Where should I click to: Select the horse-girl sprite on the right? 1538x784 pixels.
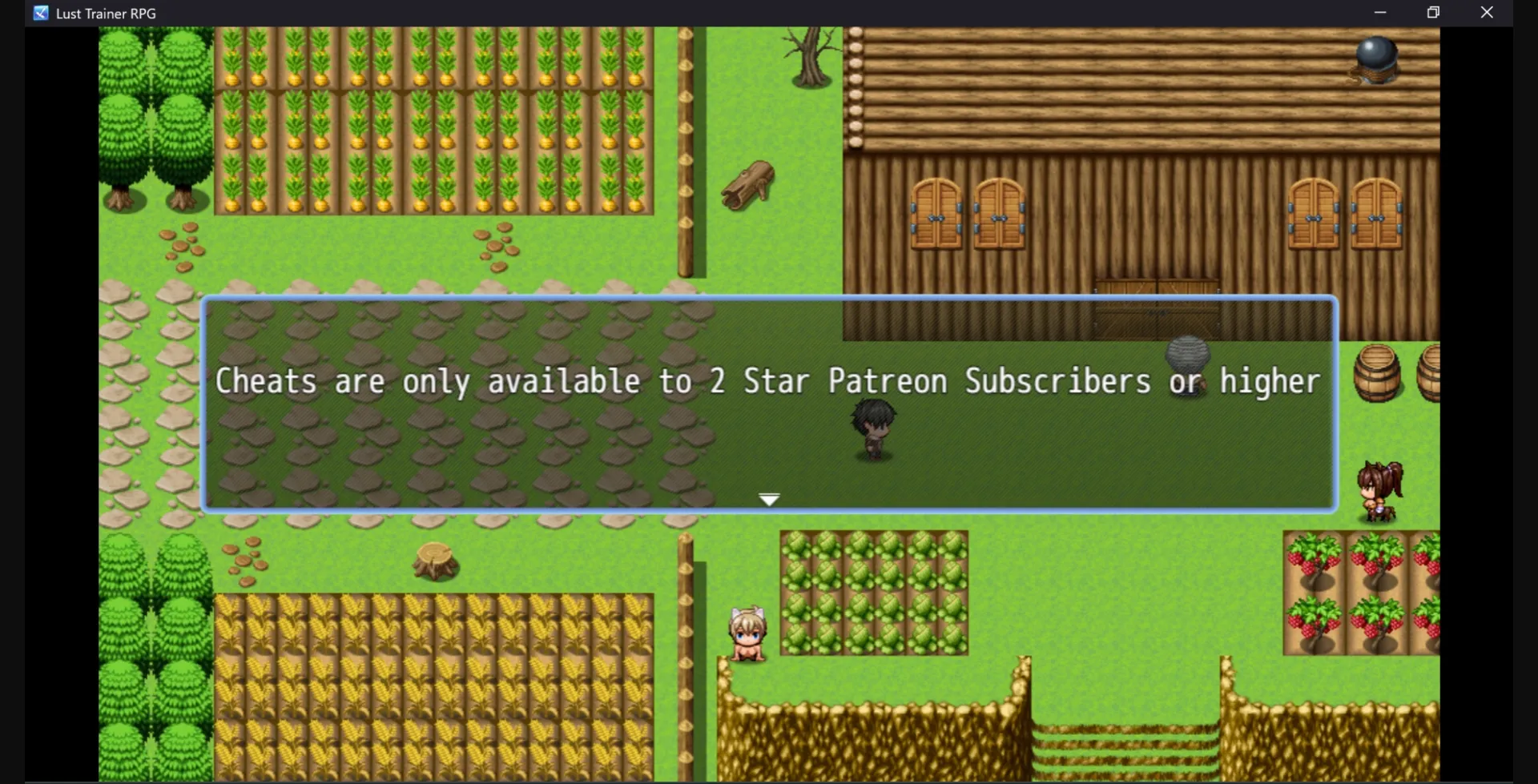[1379, 488]
